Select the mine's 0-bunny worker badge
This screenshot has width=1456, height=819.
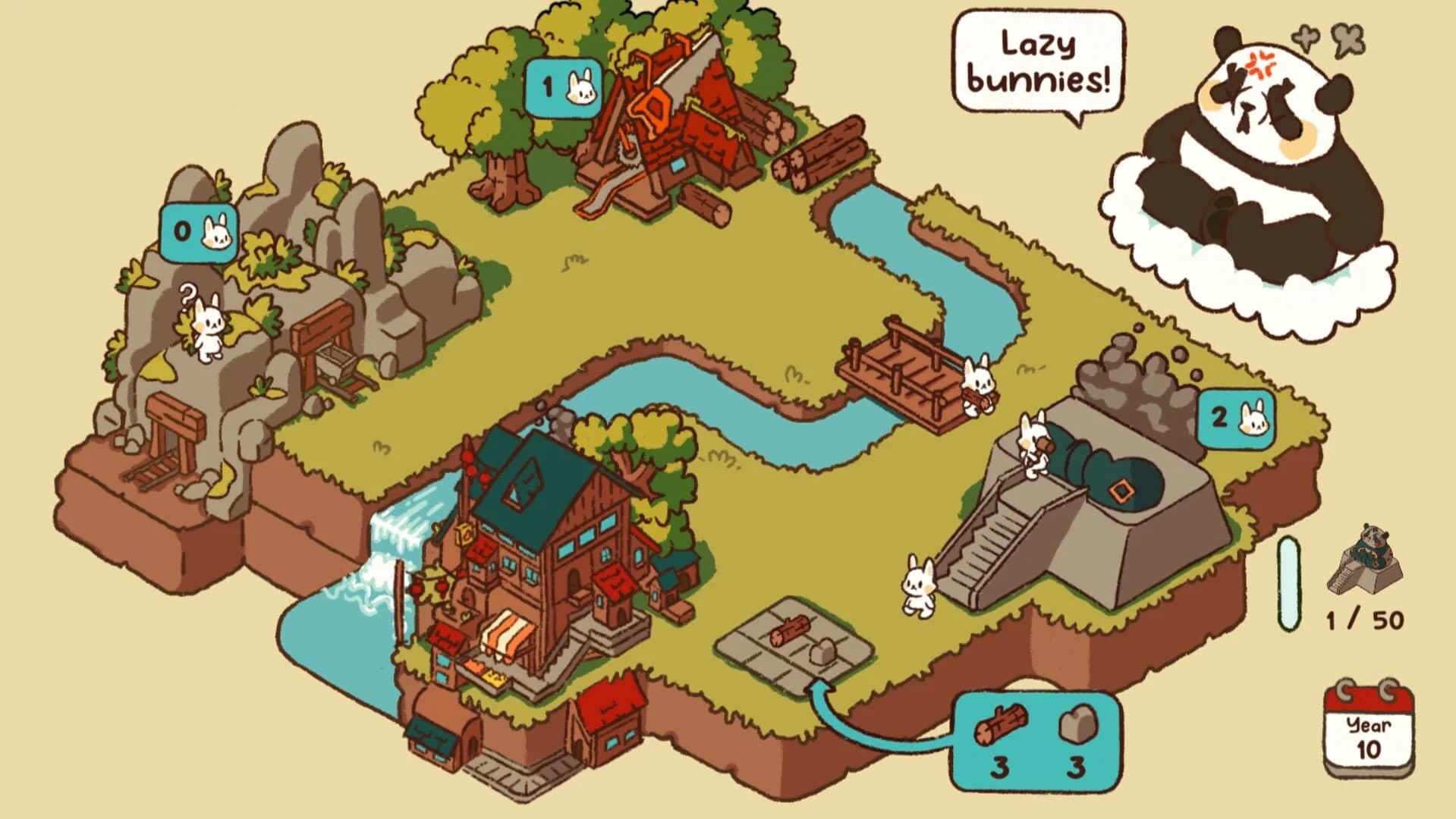pyautogui.click(x=198, y=231)
